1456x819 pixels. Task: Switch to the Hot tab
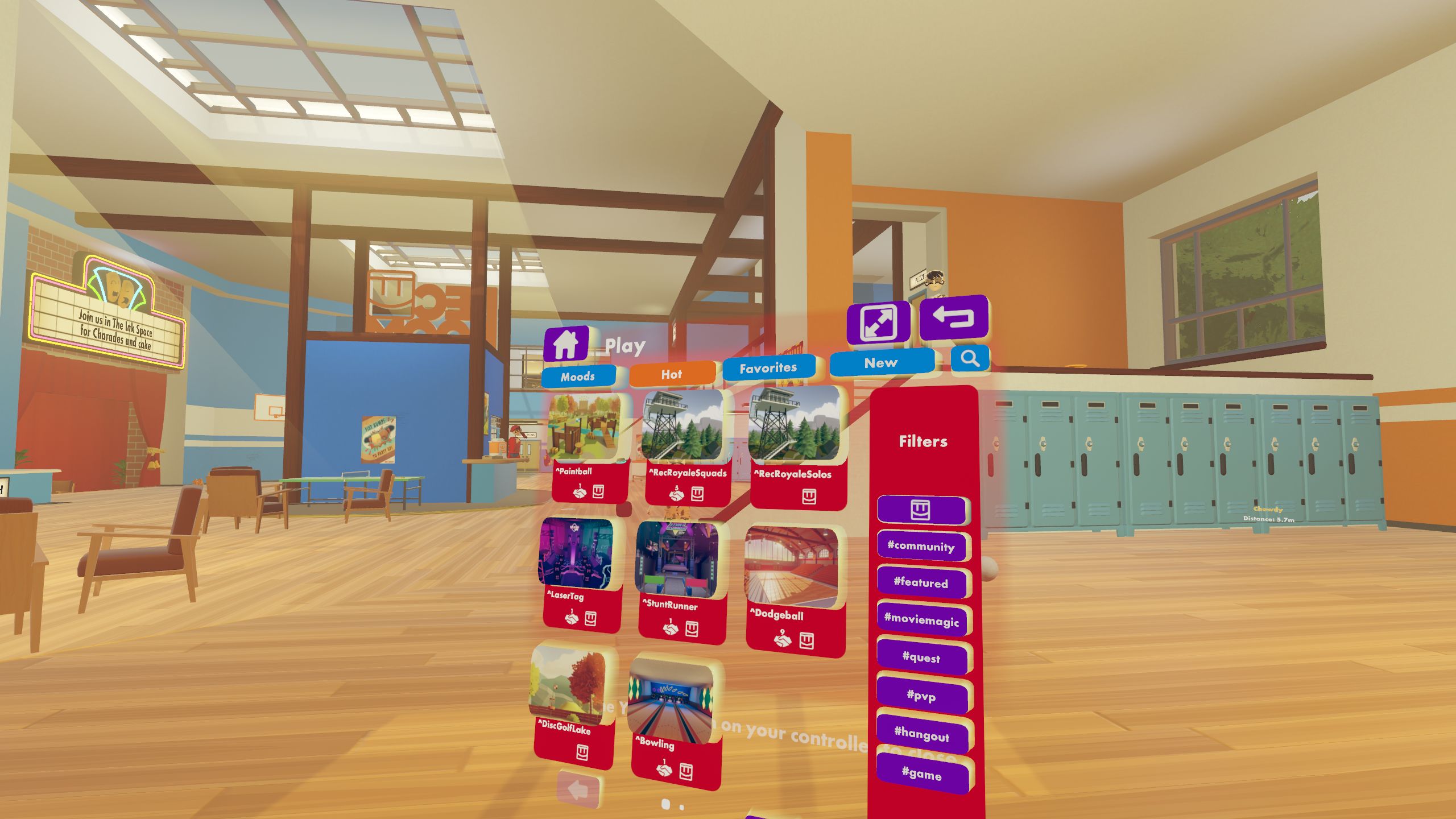tap(672, 375)
